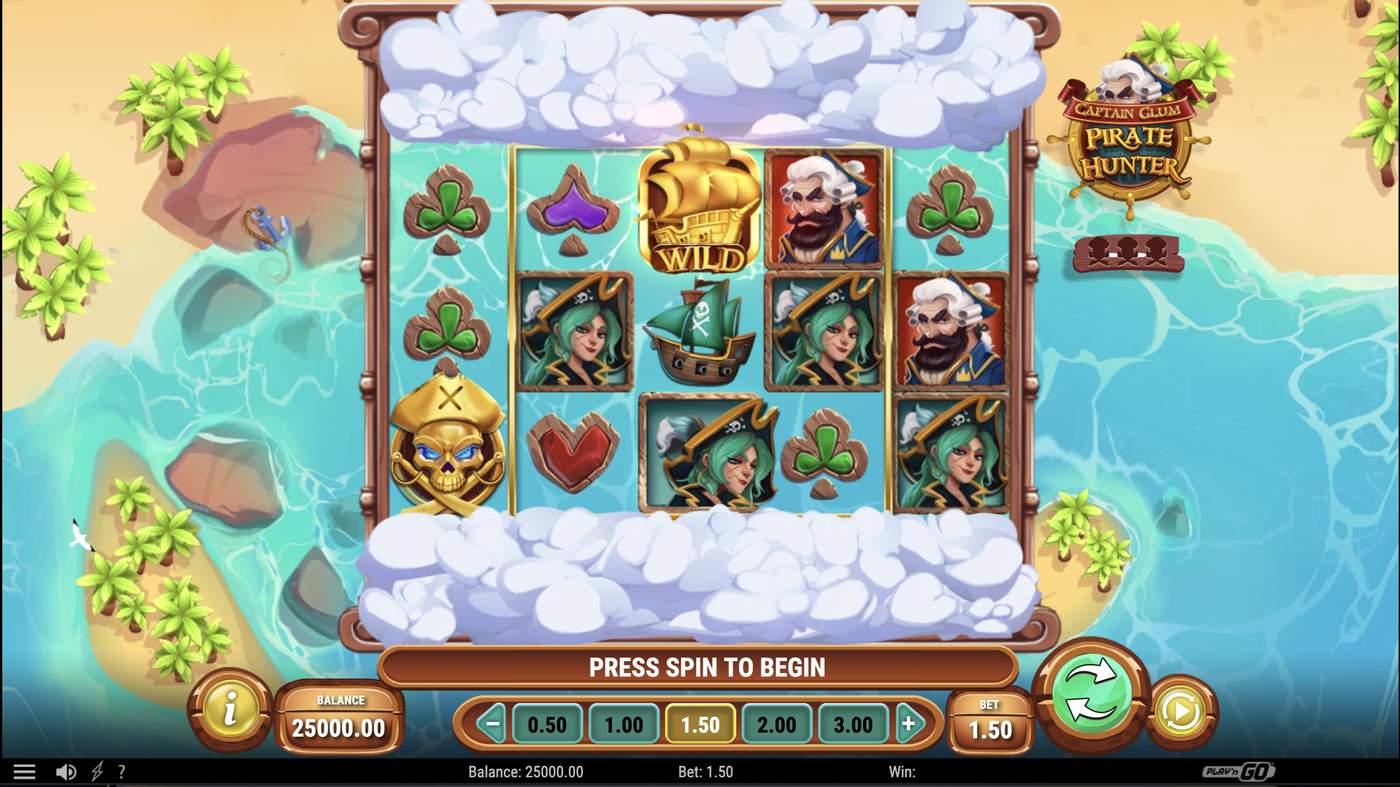Select the 0.50 bet amount
1400x787 pixels.
[x=547, y=723]
